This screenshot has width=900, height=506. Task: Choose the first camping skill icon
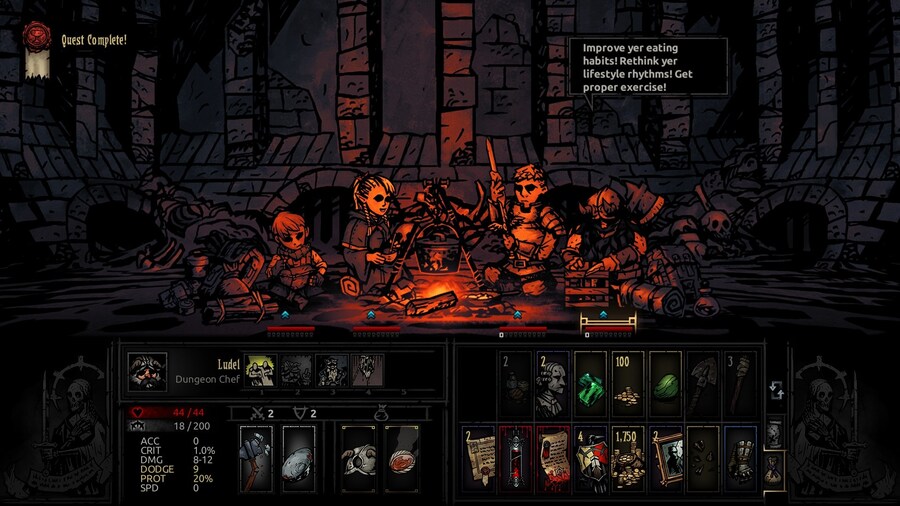(260, 371)
